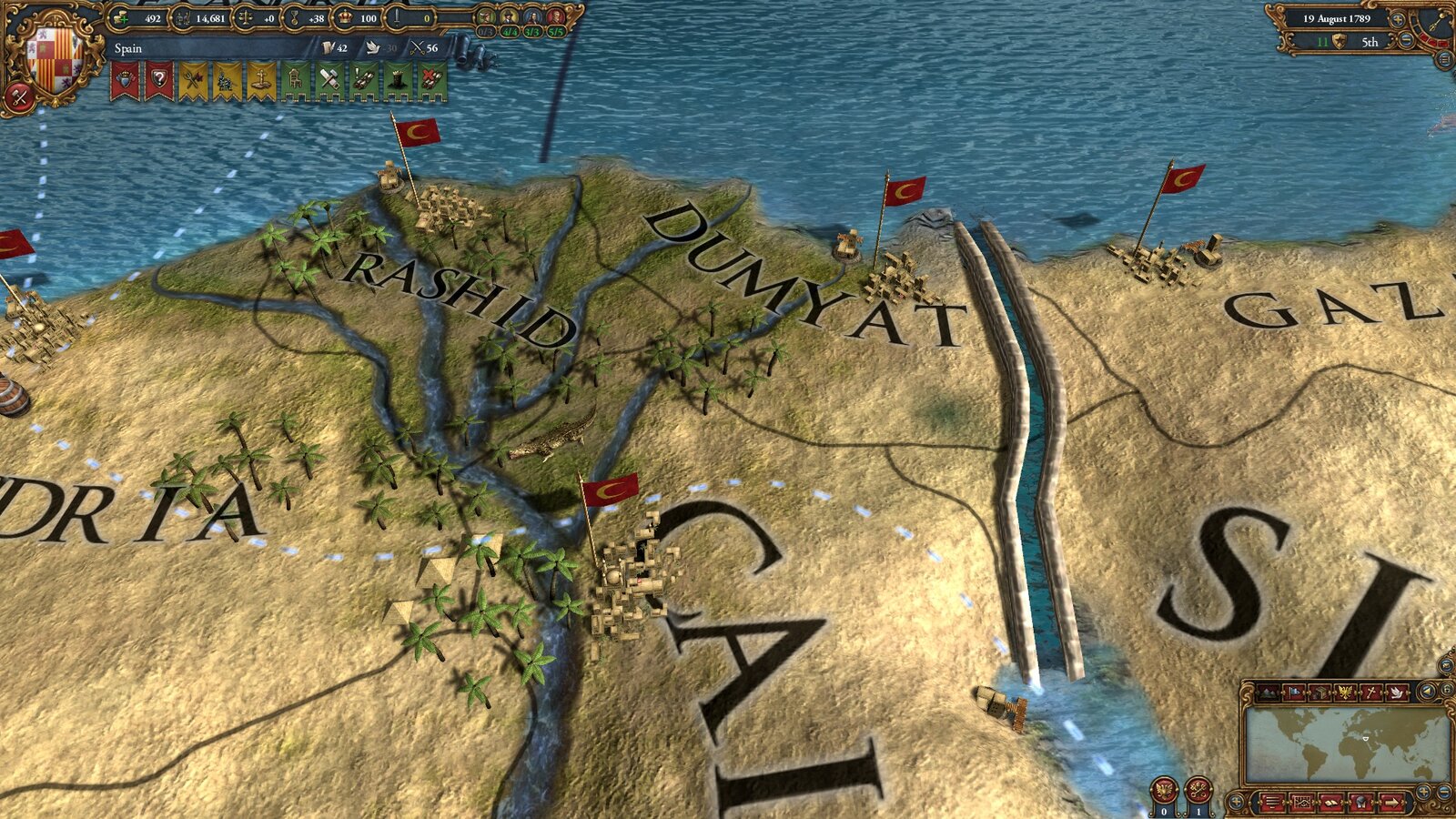1456x819 pixels.
Task: Open the ledger chart icon below the minimap
Action: (x=1304, y=803)
